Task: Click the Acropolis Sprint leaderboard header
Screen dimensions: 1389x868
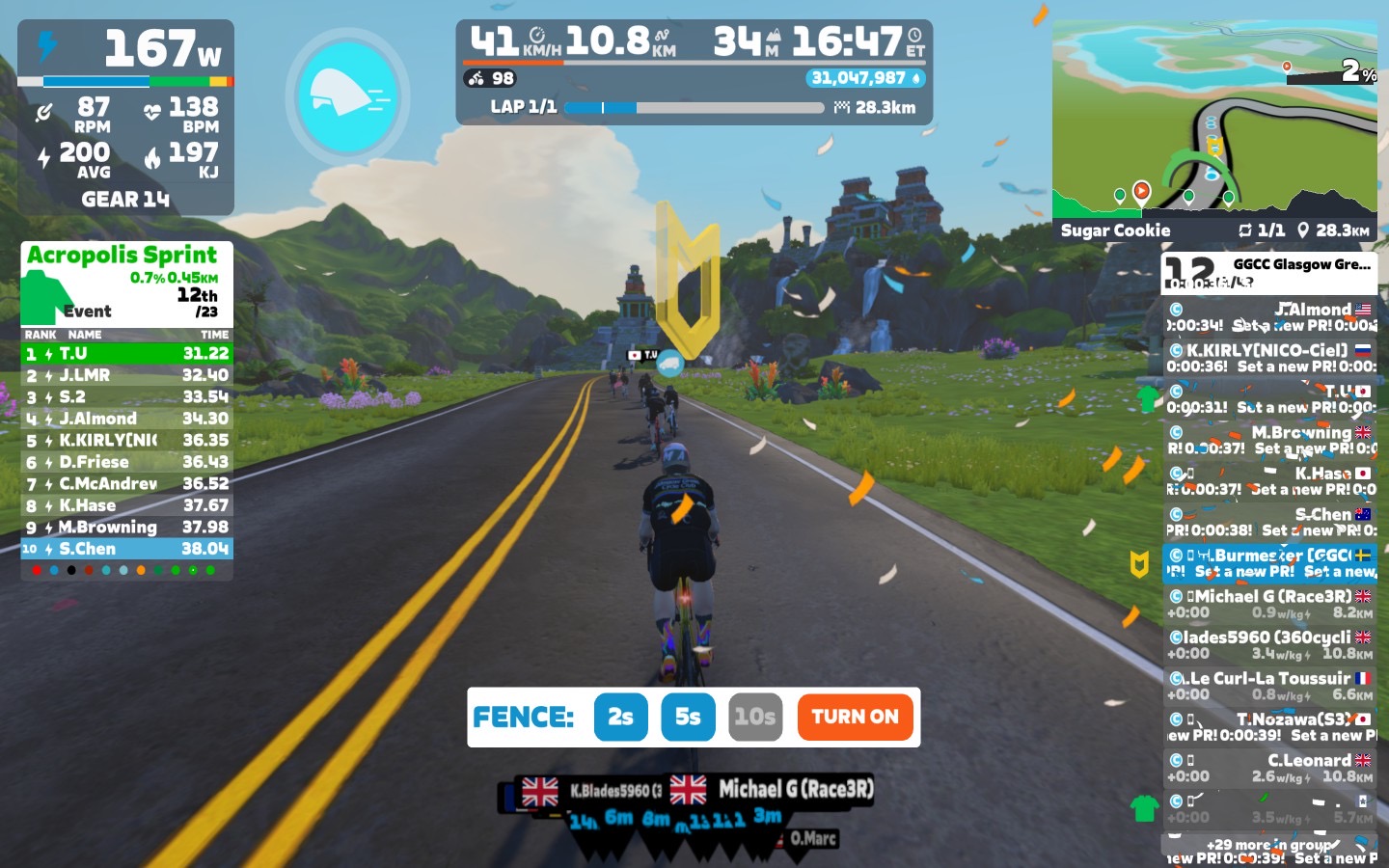Action: point(126,284)
